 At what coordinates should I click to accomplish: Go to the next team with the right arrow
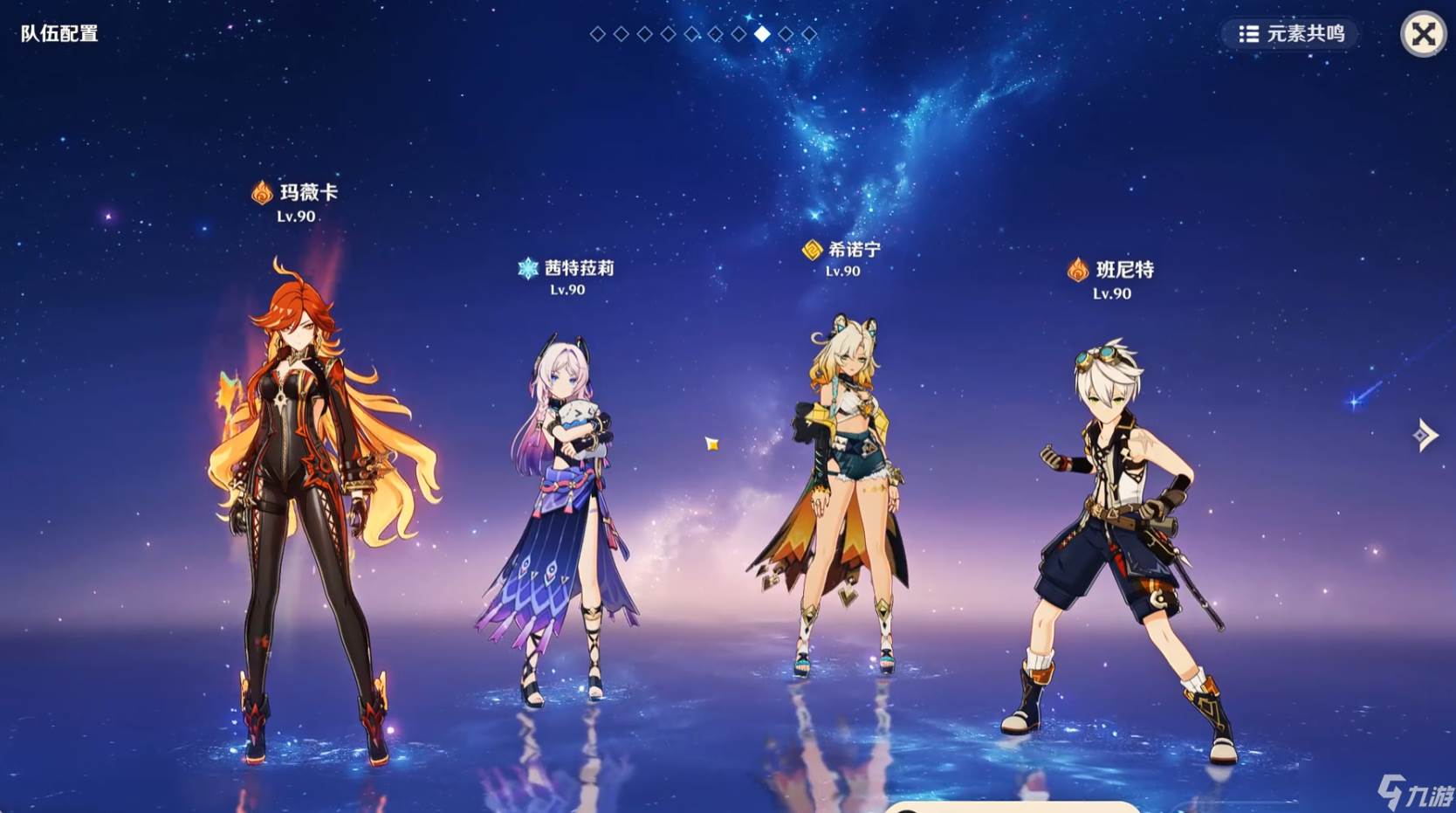[1425, 434]
